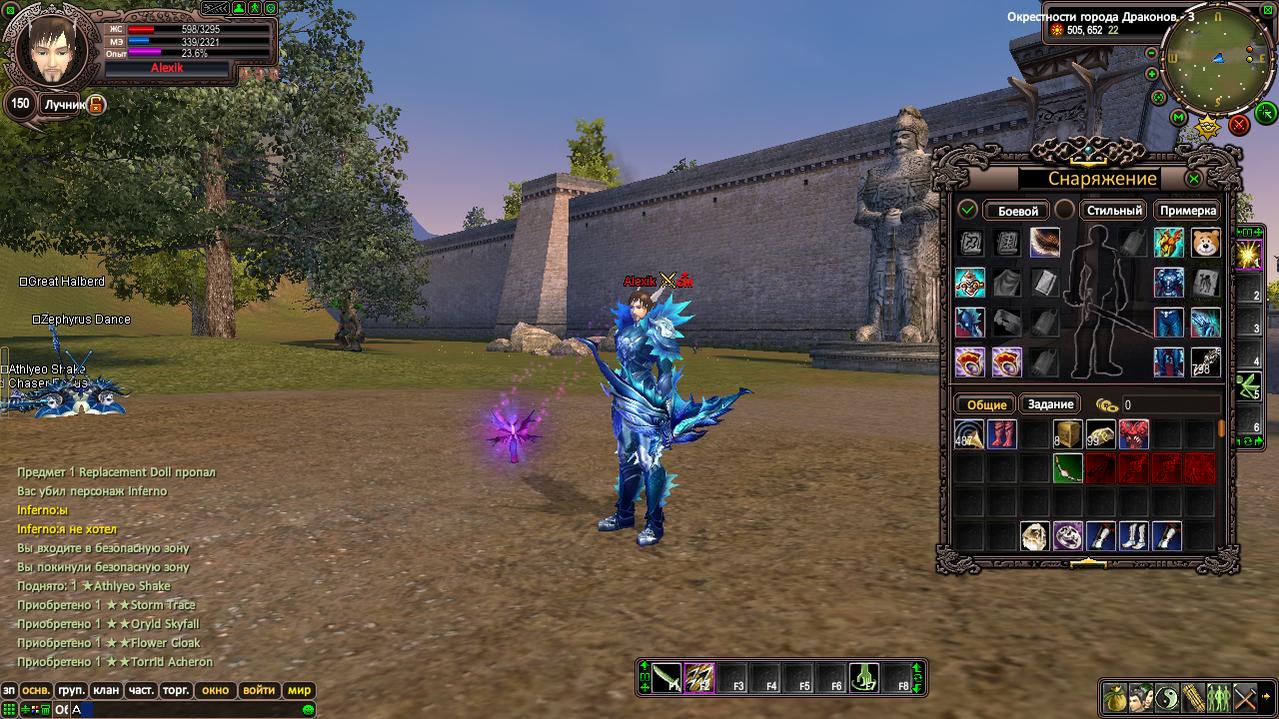Show the Задание quest items tab
1279x719 pixels.
tap(1050, 404)
